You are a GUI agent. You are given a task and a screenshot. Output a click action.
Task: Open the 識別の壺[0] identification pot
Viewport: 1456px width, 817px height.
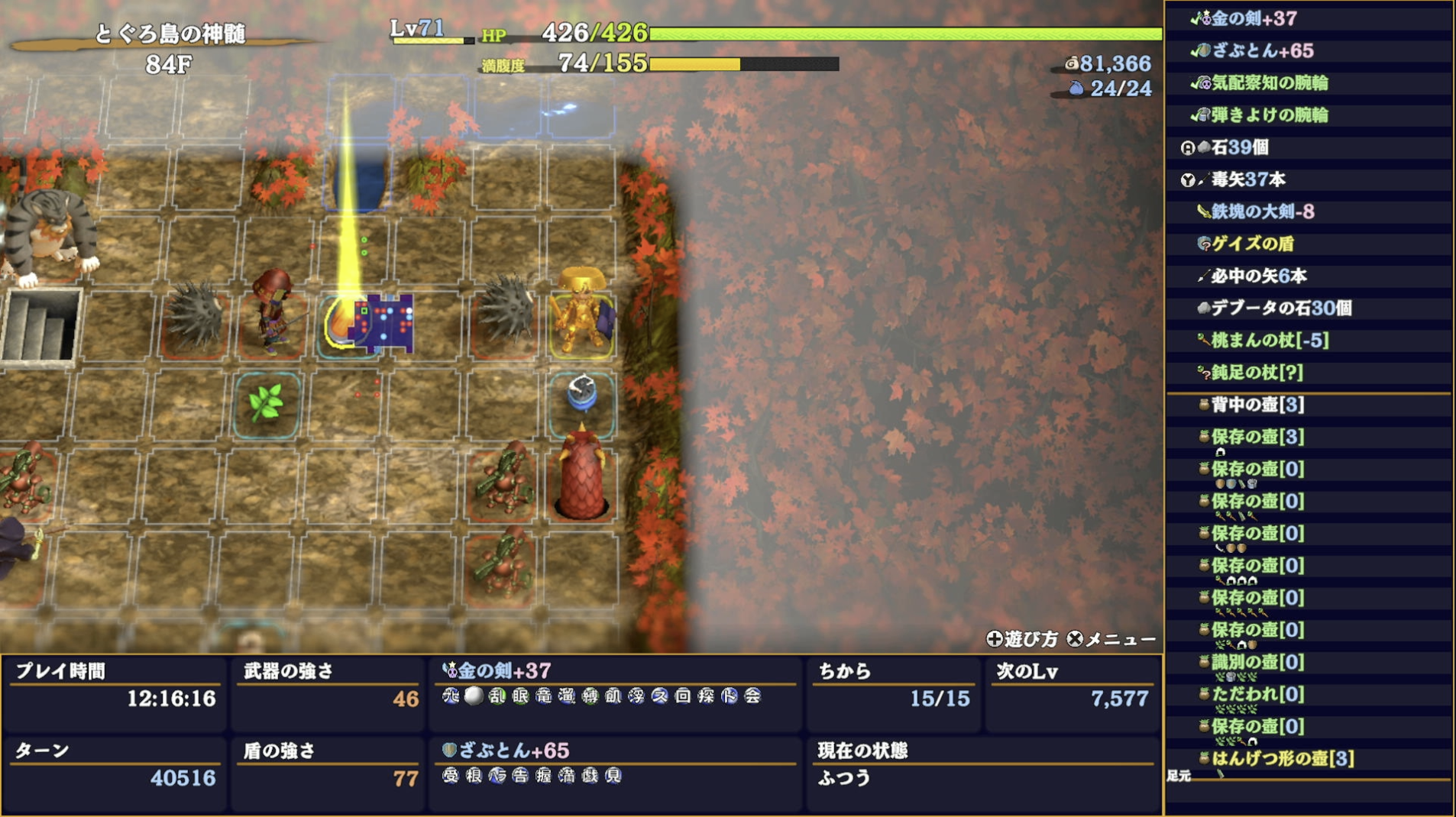[1257, 662]
